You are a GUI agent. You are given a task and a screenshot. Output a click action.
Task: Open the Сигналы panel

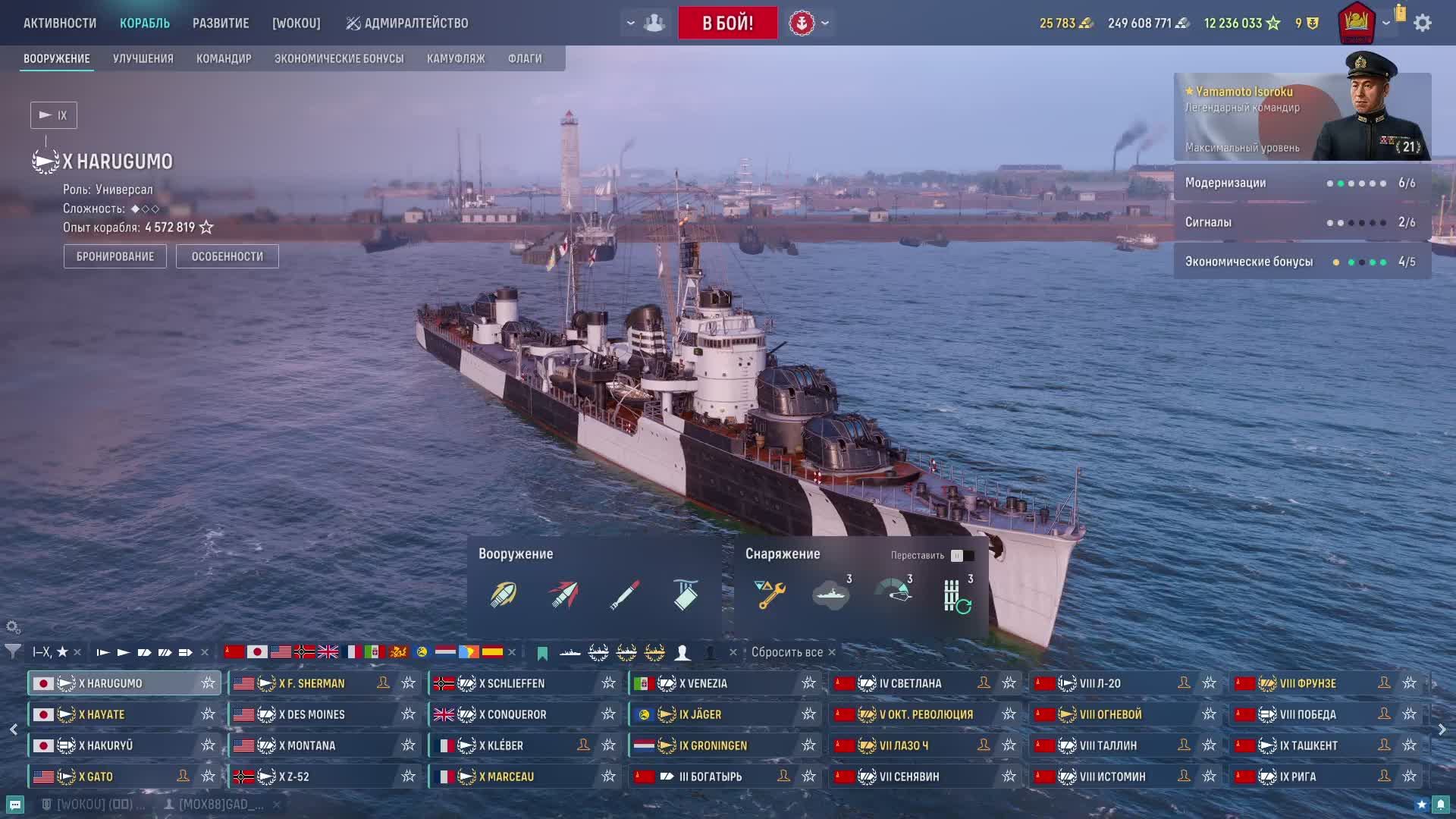click(x=1302, y=222)
